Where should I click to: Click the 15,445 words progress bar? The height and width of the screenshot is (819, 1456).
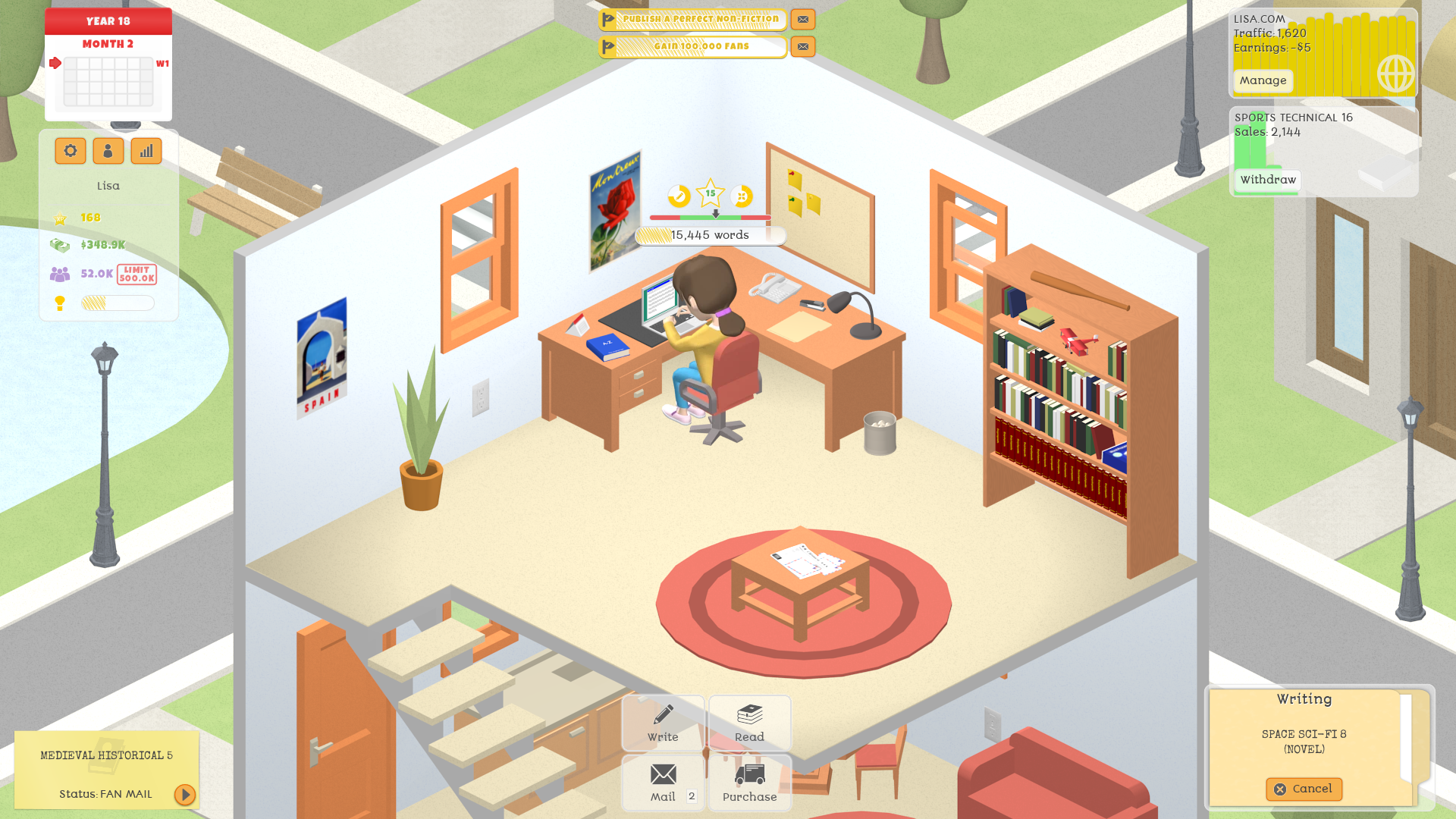(x=709, y=235)
